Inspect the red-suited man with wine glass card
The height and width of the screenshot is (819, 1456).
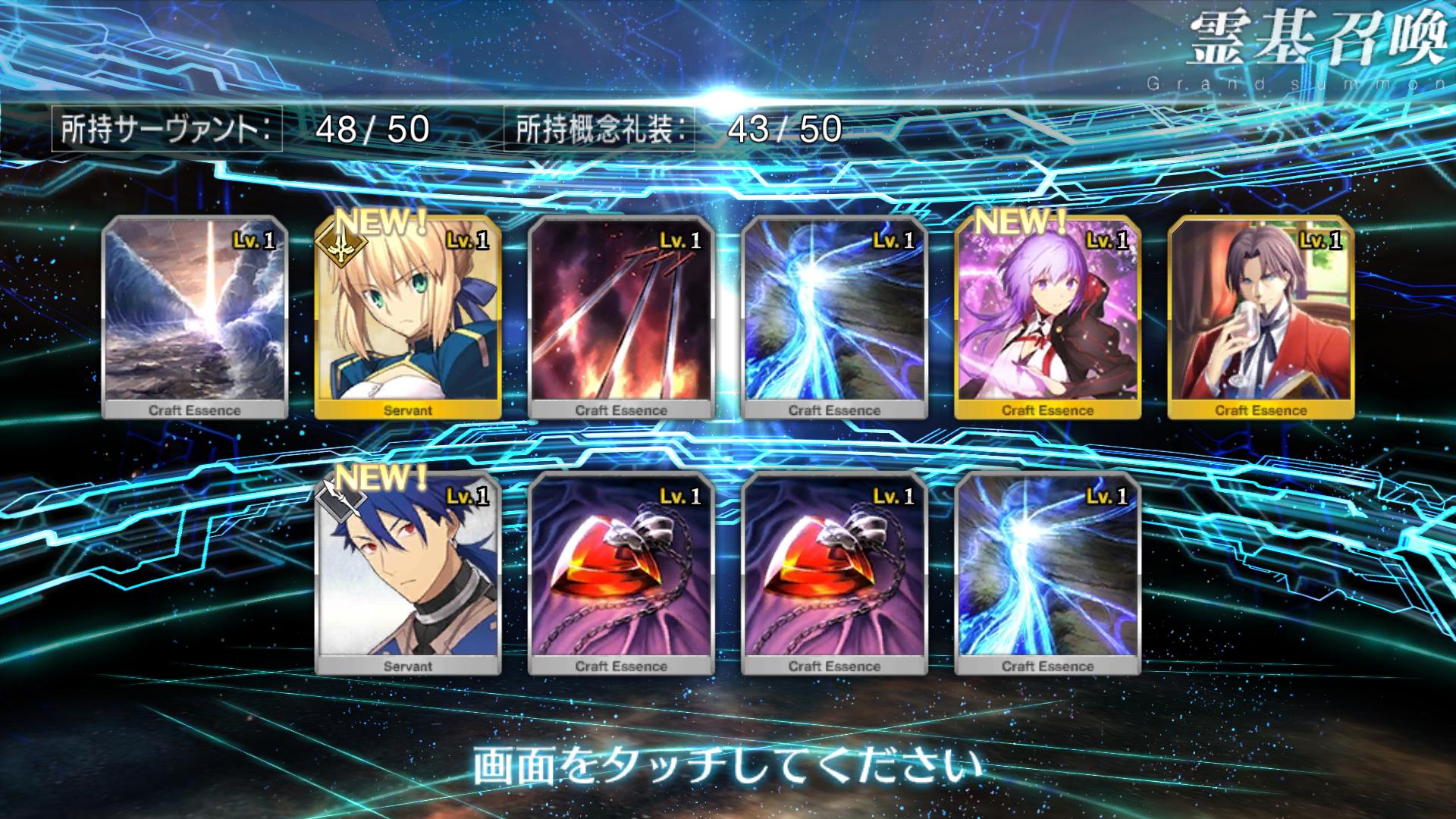click(1260, 317)
